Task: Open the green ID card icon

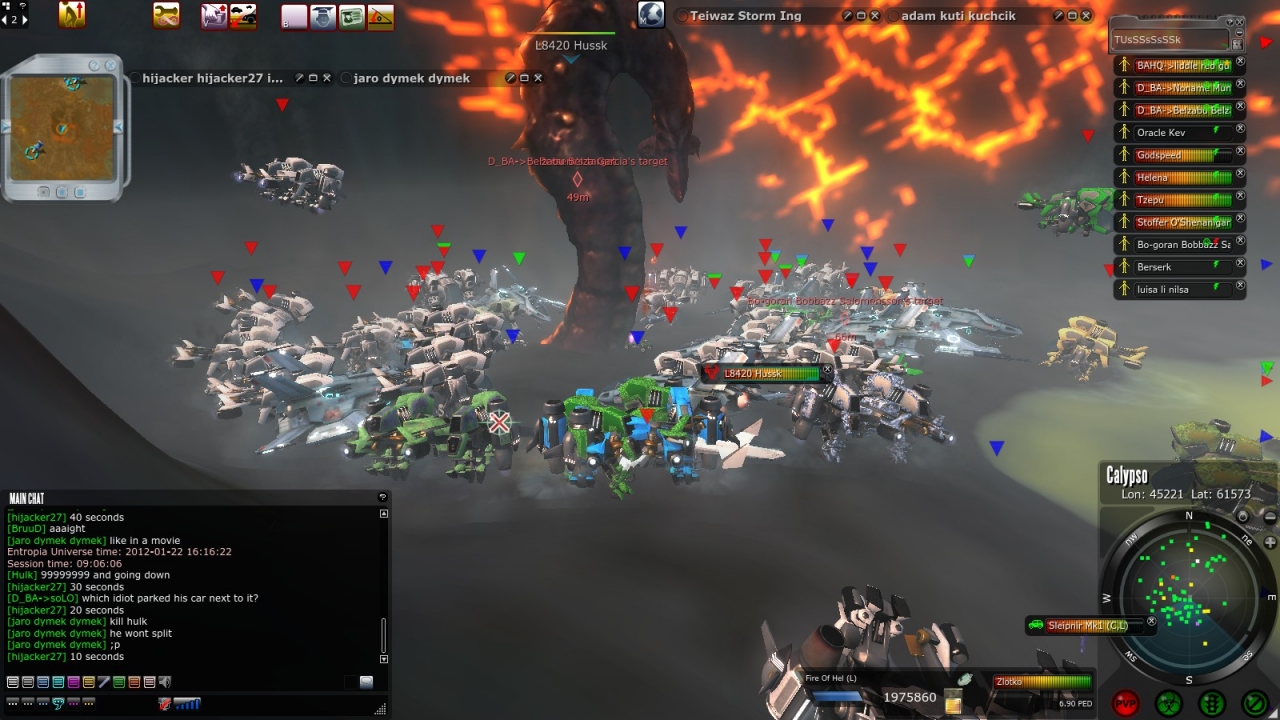Action: point(352,16)
